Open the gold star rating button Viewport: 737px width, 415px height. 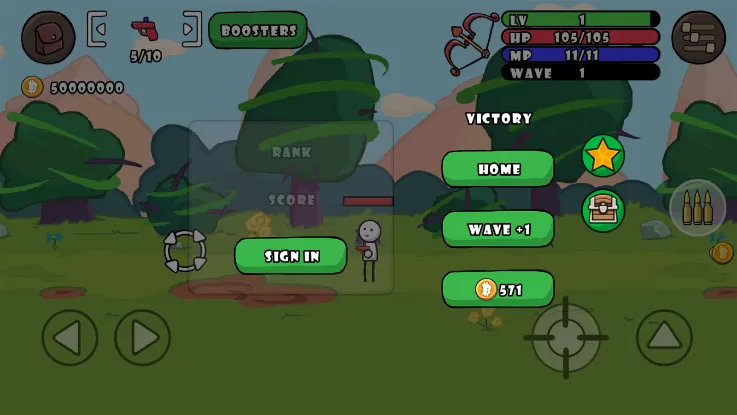(603, 155)
